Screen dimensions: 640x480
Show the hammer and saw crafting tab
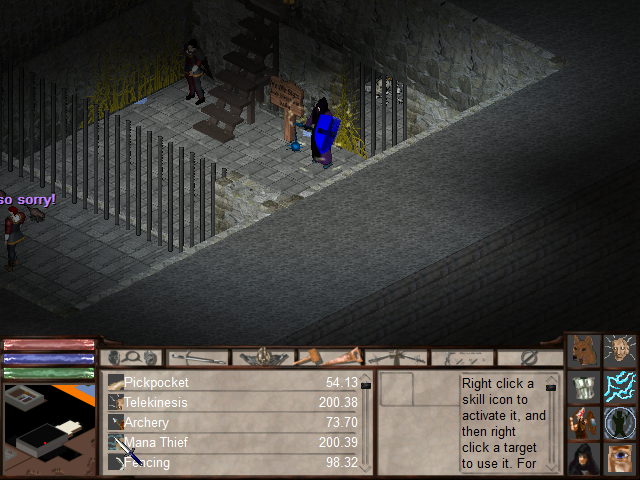tap(331, 357)
